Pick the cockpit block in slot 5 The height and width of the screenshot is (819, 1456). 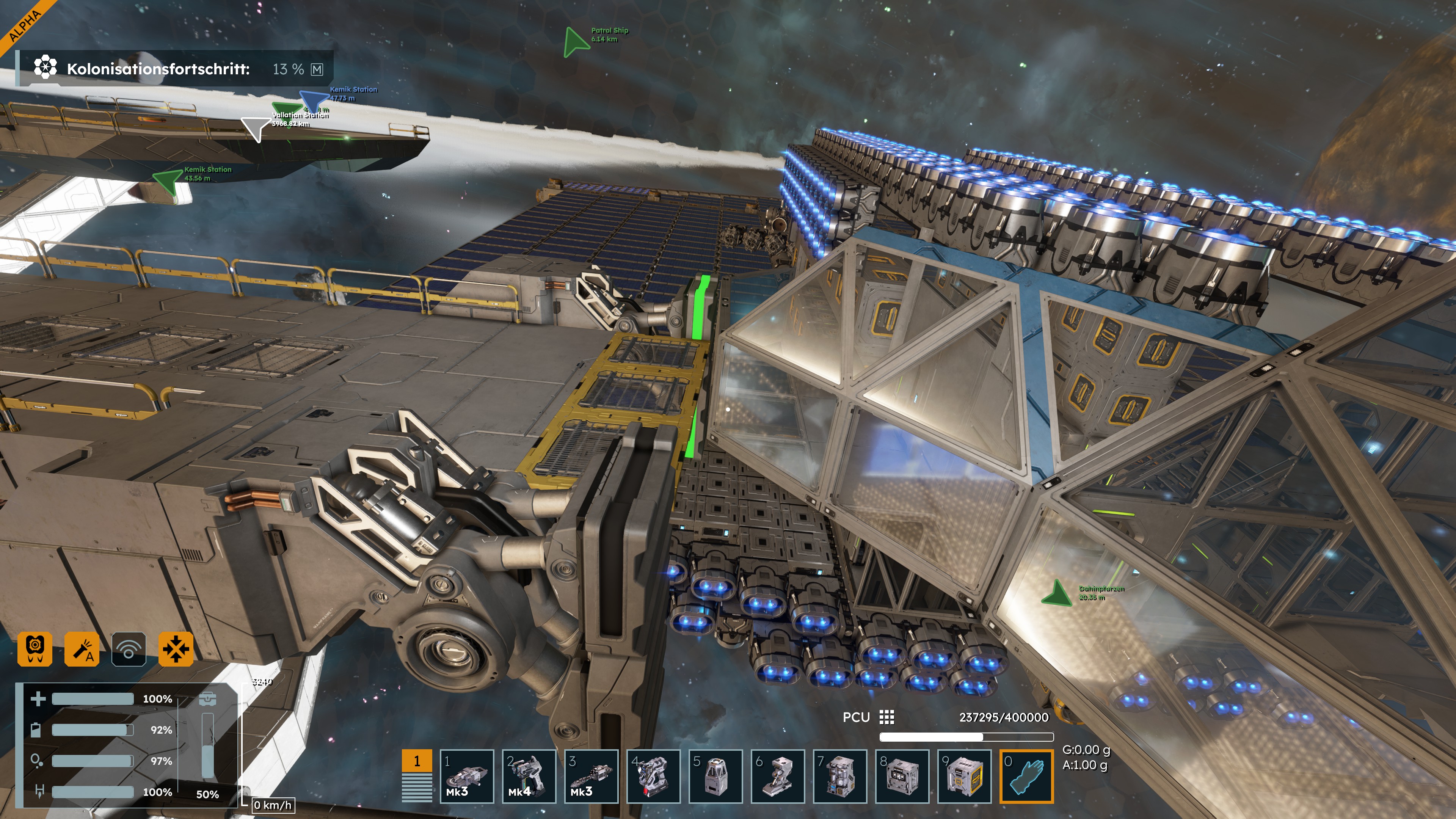(x=715, y=775)
